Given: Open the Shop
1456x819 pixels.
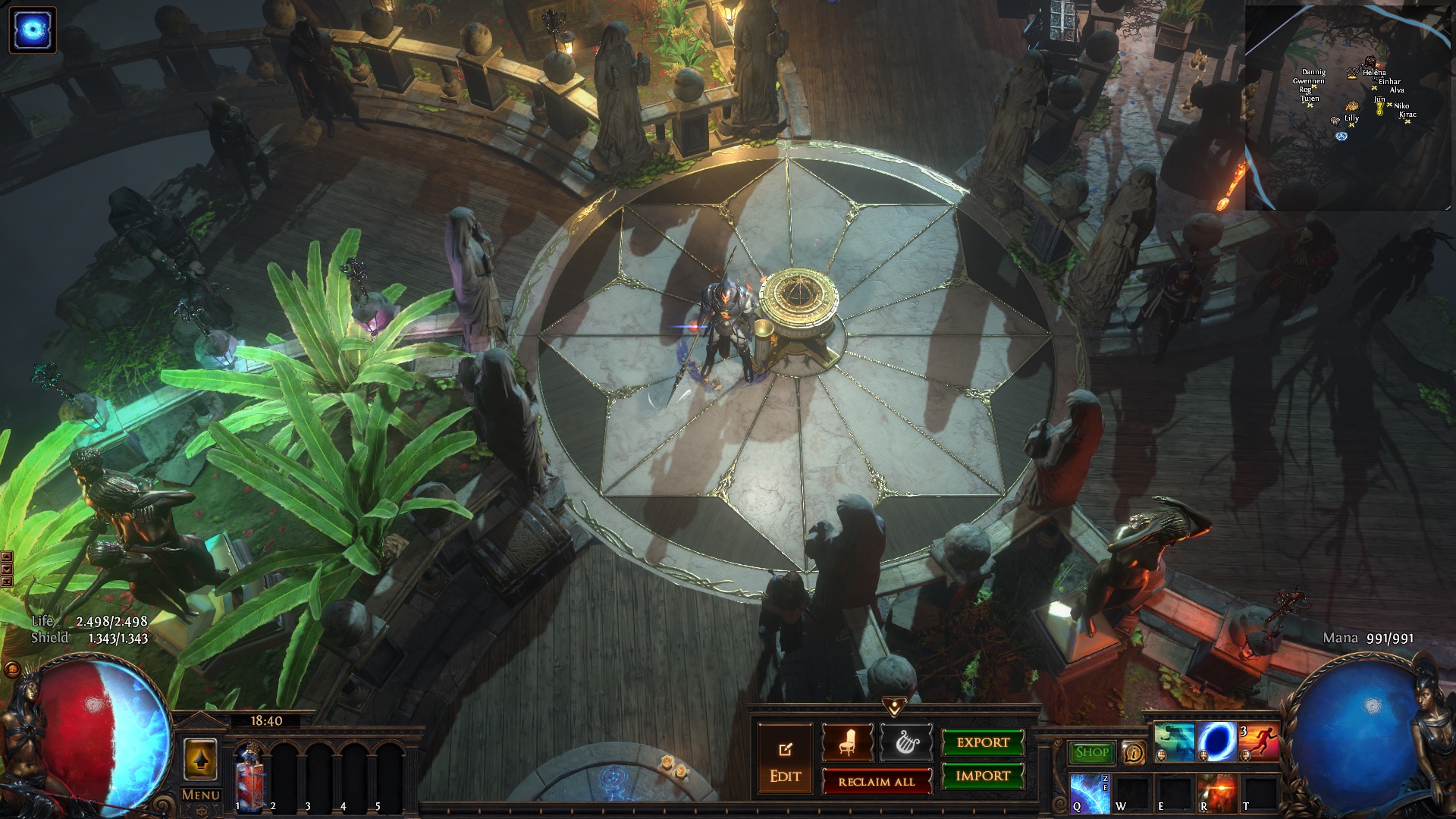Looking at the screenshot, I should 1092,752.
